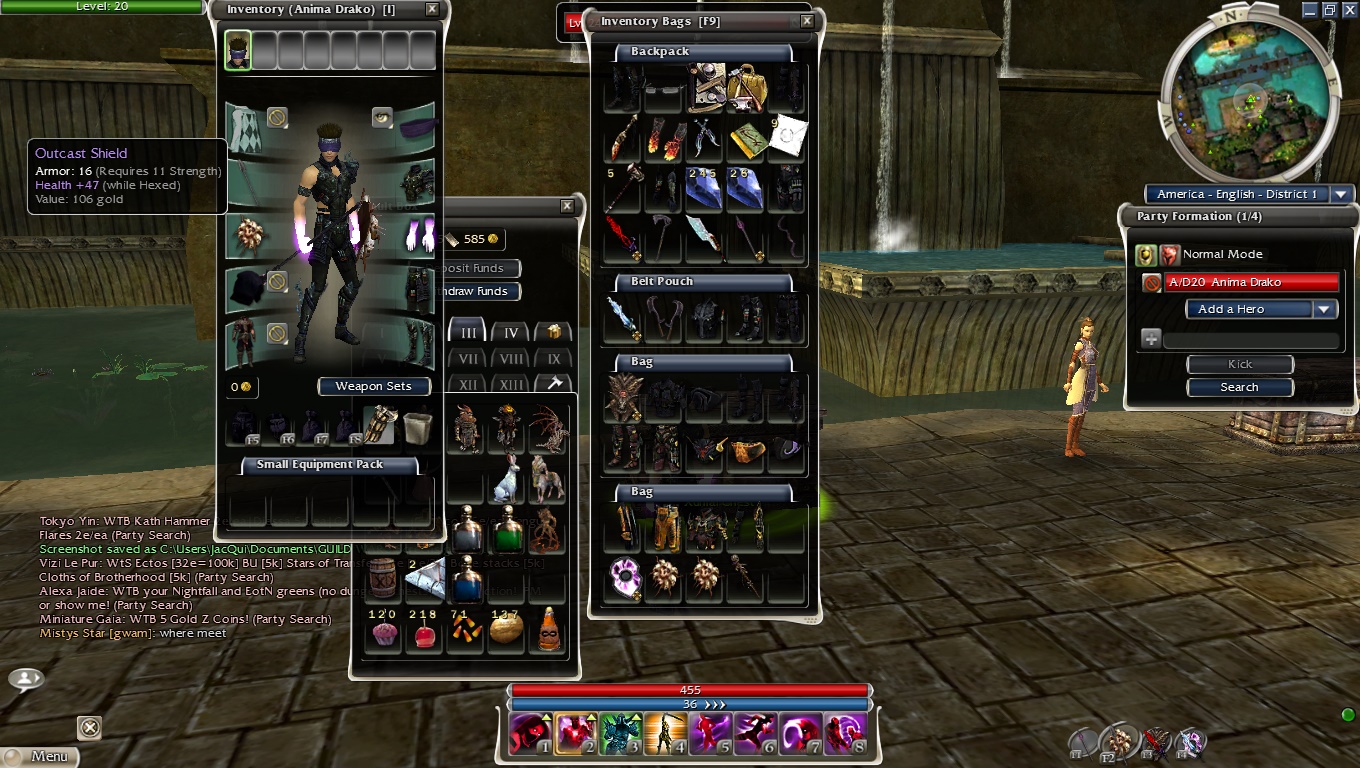This screenshot has width=1360, height=768.
Task: Switch to storage tab IV
Action: click(x=510, y=333)
